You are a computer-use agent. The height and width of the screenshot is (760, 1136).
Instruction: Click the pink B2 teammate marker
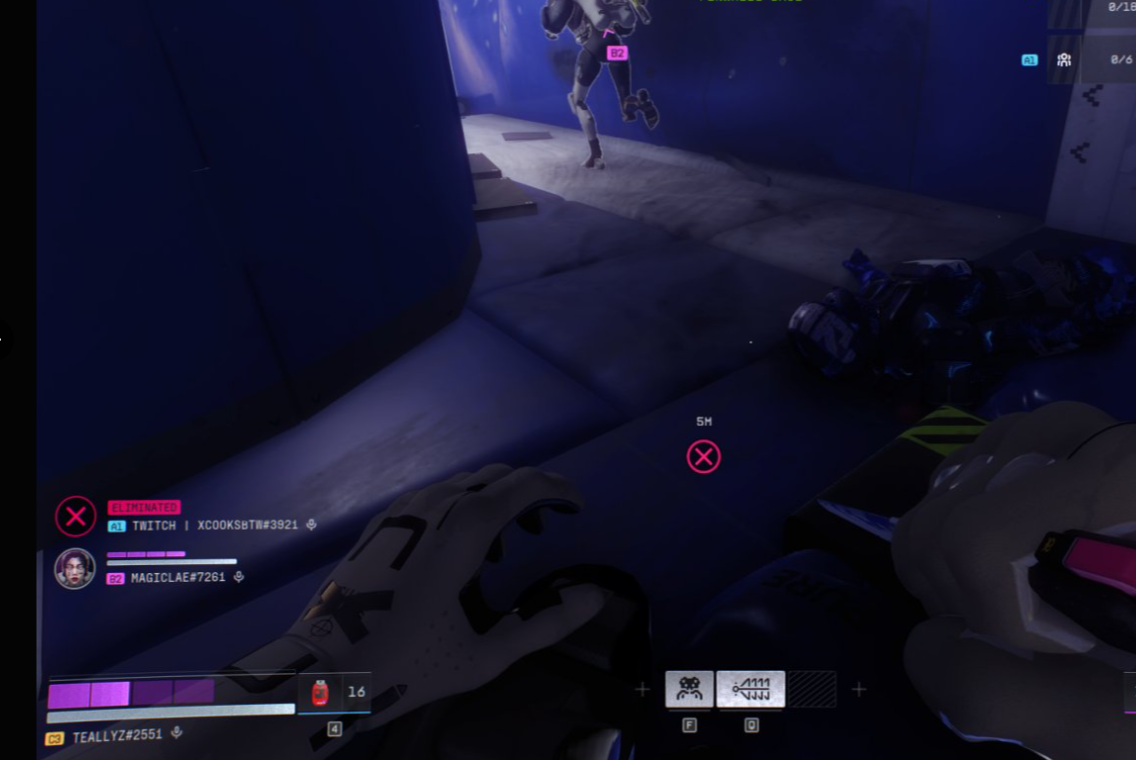(x=617, y=53)
